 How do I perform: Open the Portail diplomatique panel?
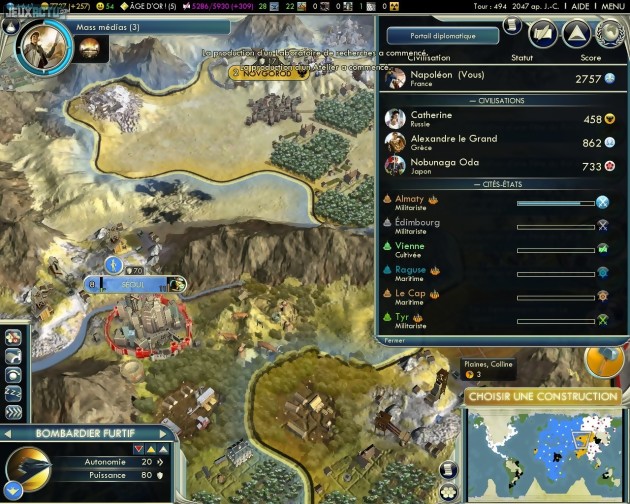click(442, 36)
